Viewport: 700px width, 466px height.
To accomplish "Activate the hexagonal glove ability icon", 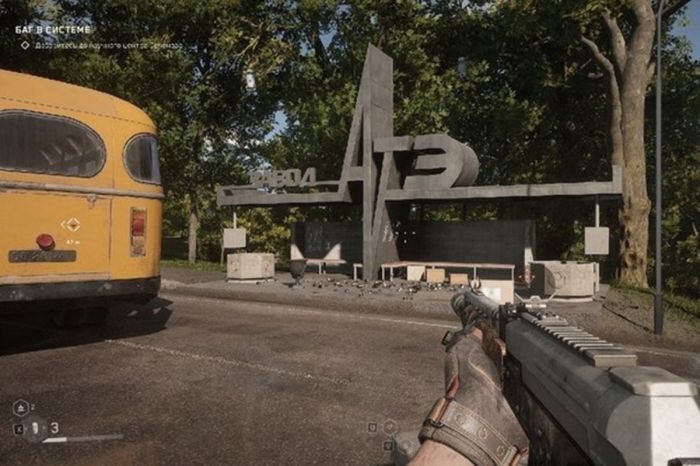I will pos(389,427).
